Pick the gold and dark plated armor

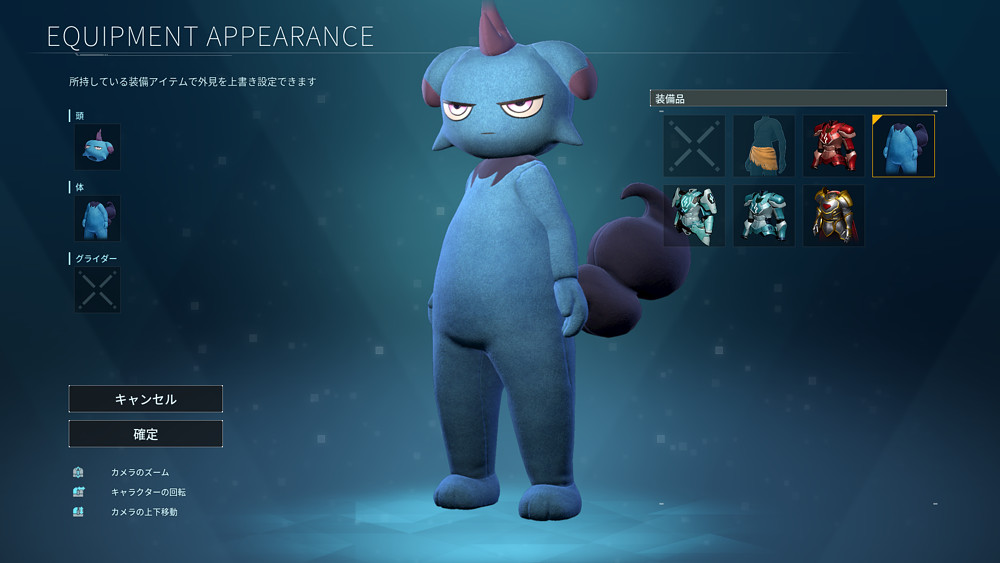tap(833, 215)
